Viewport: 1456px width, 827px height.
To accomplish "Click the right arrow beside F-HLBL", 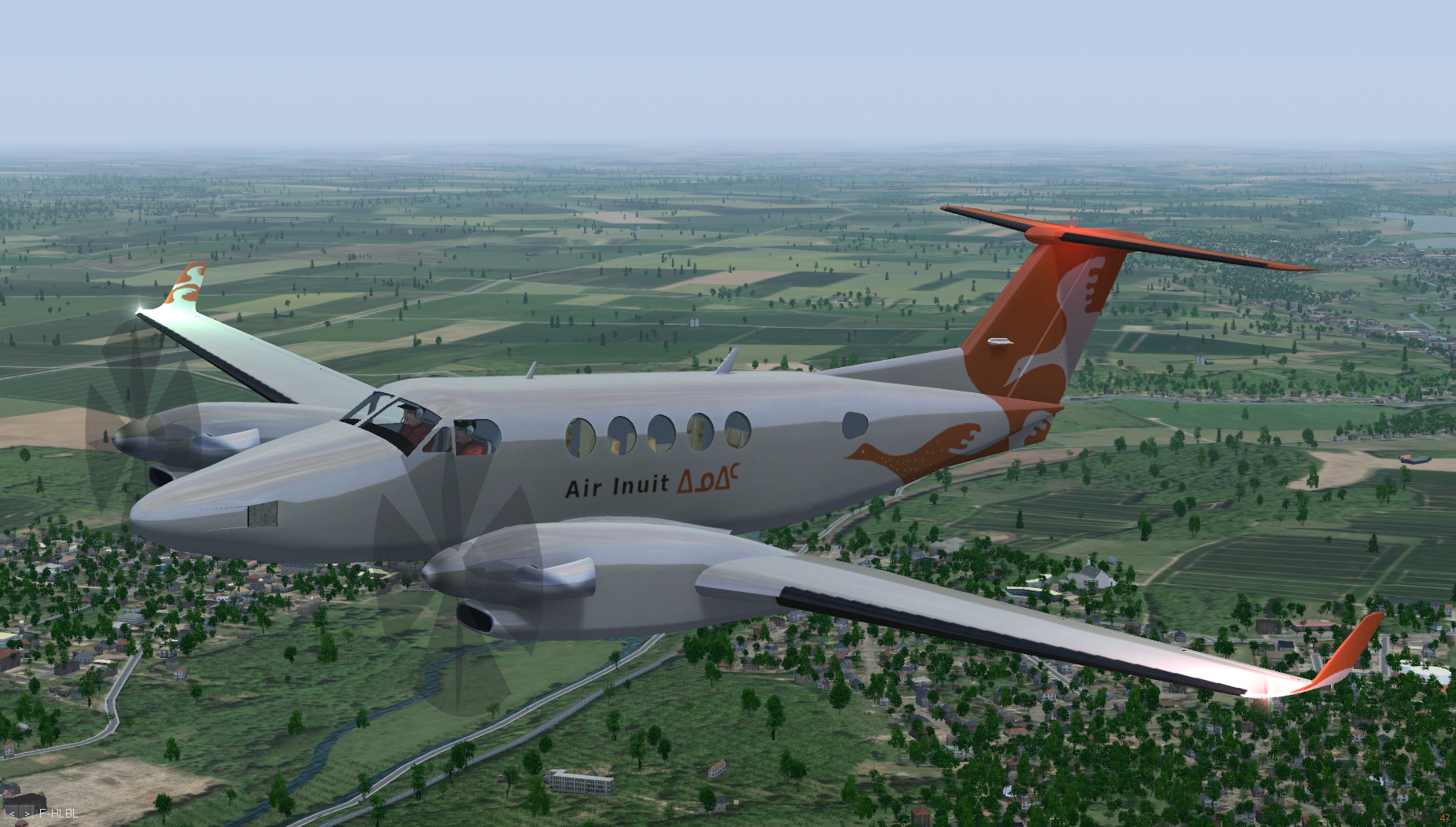I will tap(28, 814).
